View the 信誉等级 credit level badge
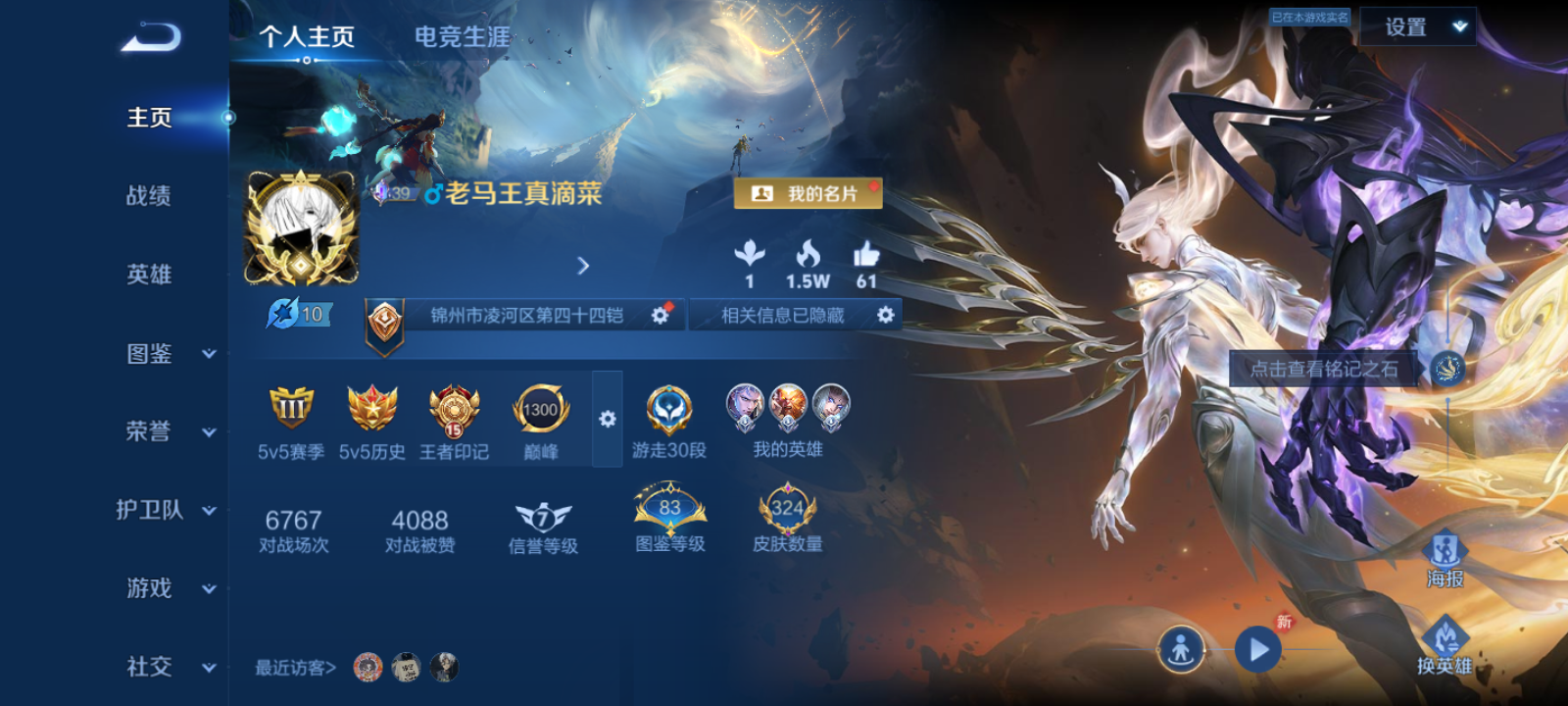 click(542, 520)
